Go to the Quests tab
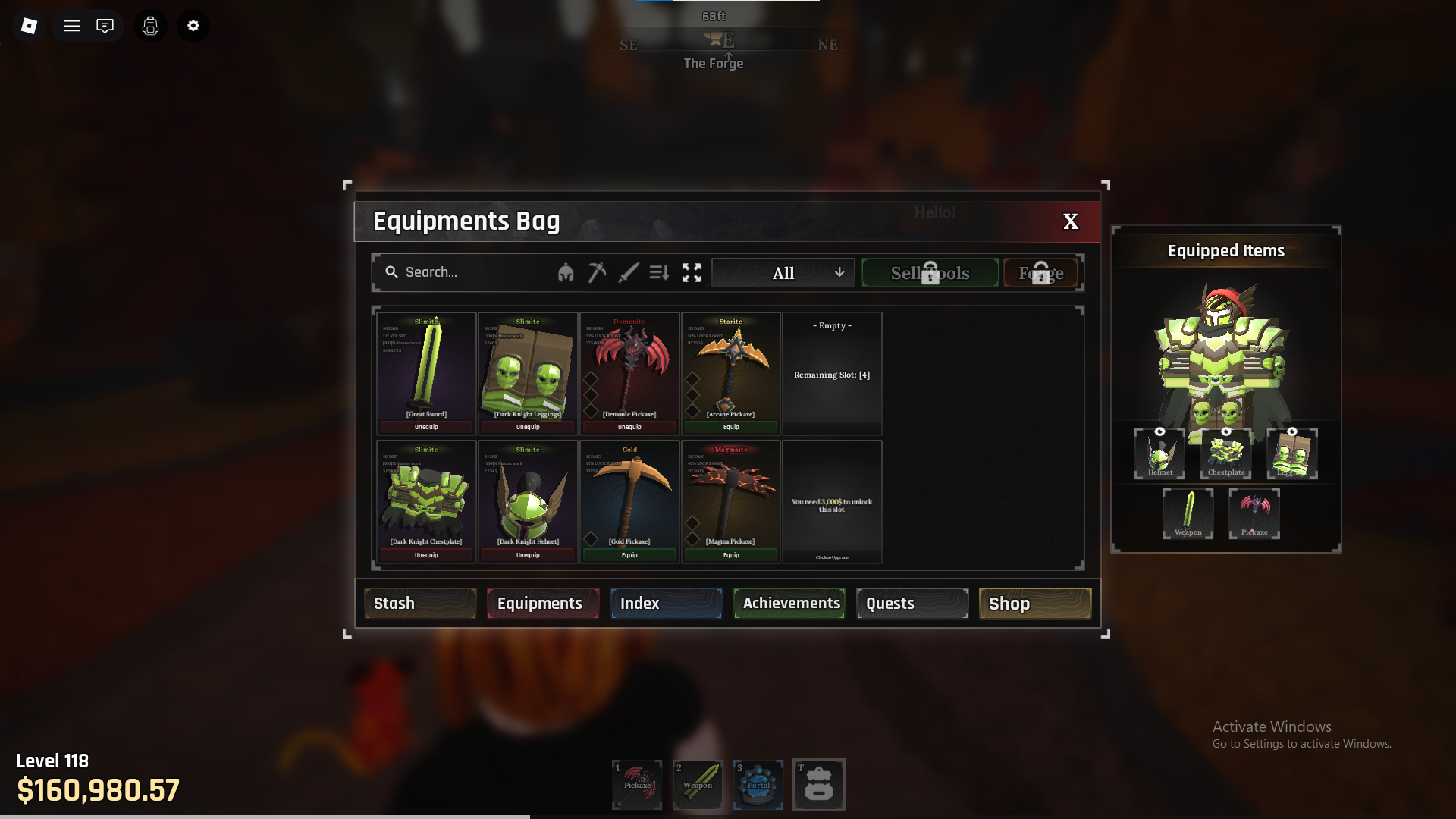The image size is (1456, 819). tap(912, 604)
